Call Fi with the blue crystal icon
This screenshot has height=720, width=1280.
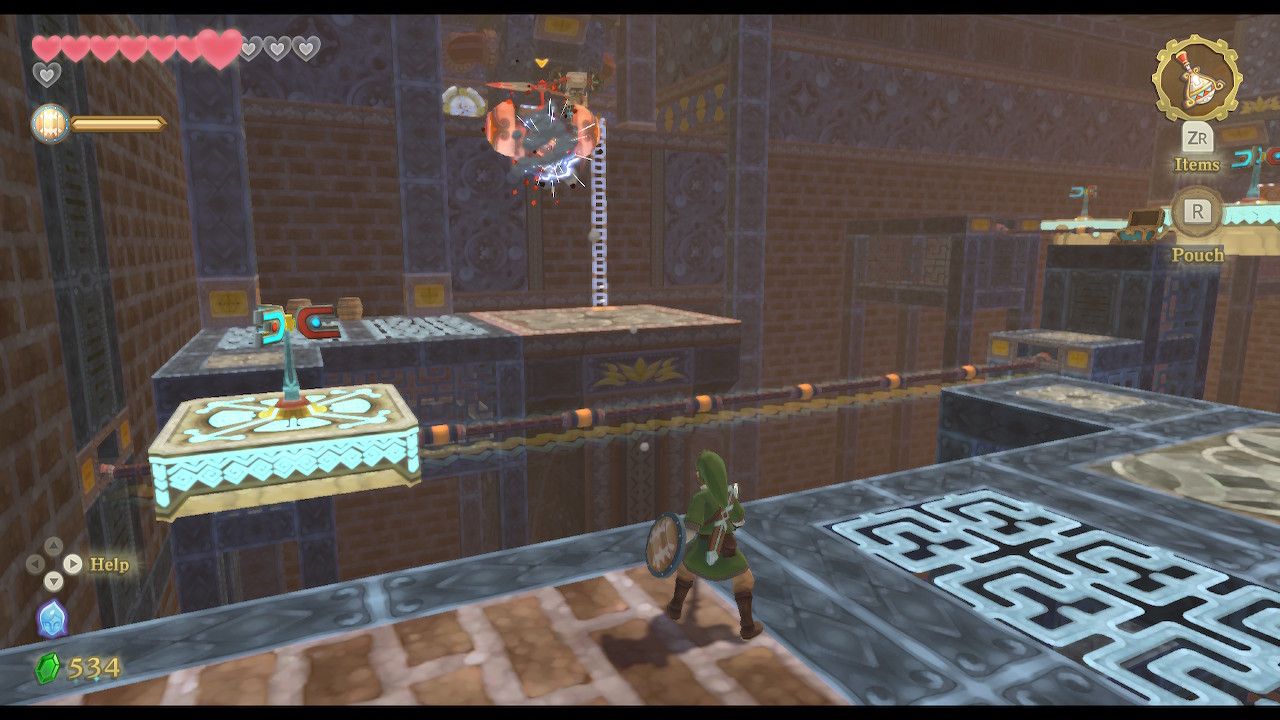click(52, 619)
